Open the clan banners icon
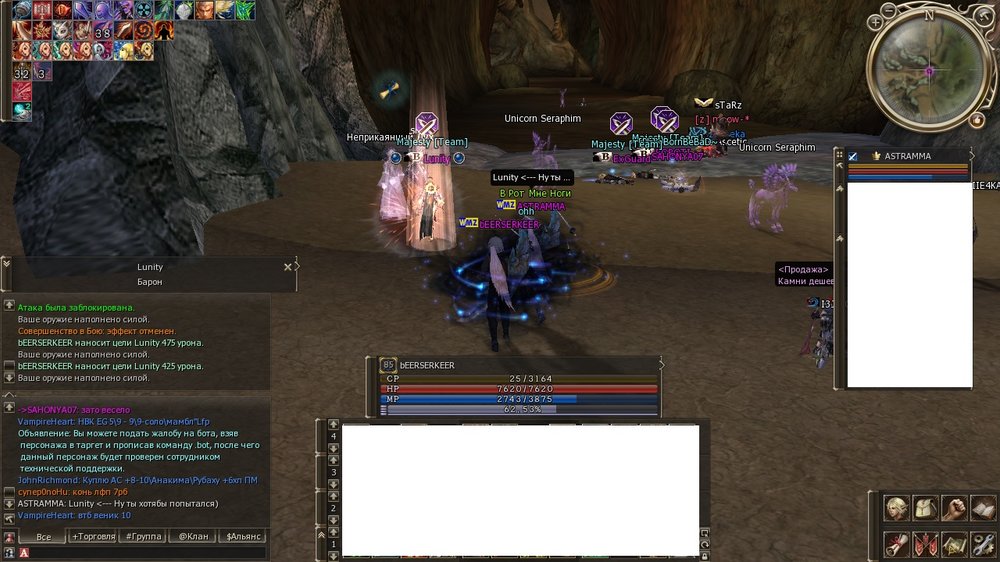 [x=926, y=543]
